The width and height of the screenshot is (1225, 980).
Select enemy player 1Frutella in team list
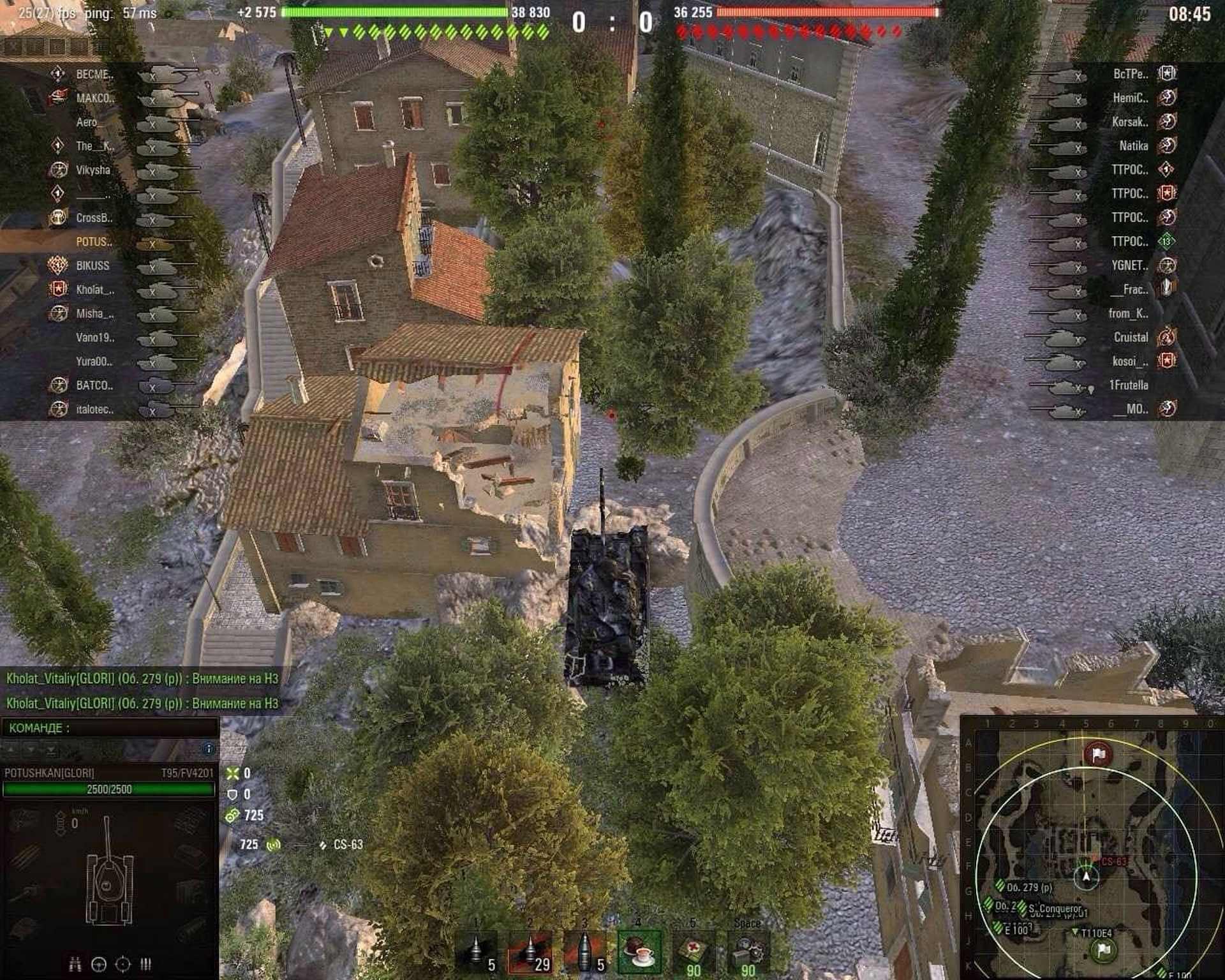(1128, 385)
